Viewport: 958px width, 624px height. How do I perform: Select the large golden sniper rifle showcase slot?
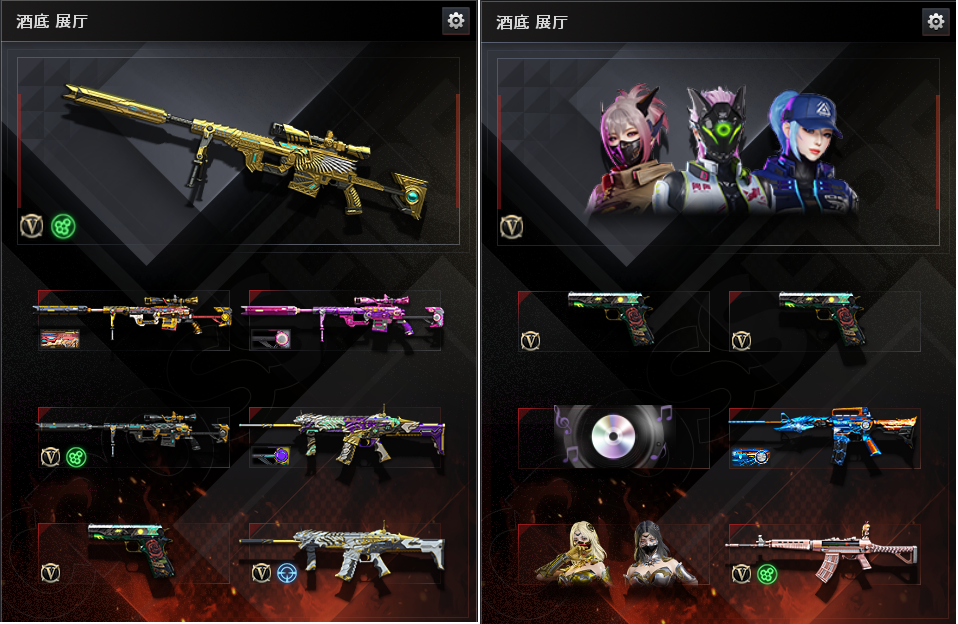coord(240,150)
